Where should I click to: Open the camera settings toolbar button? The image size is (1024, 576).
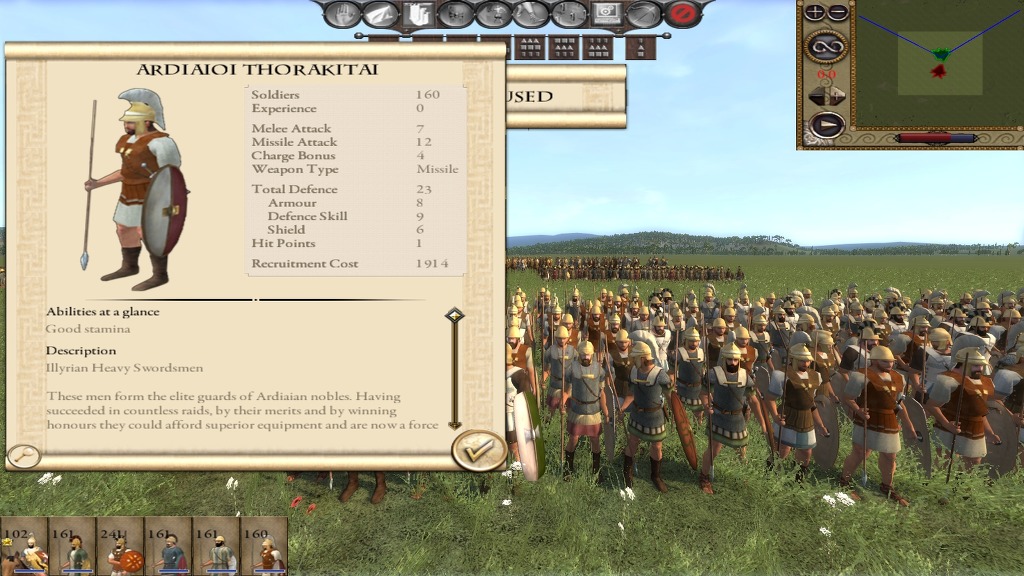pos(606,13)
